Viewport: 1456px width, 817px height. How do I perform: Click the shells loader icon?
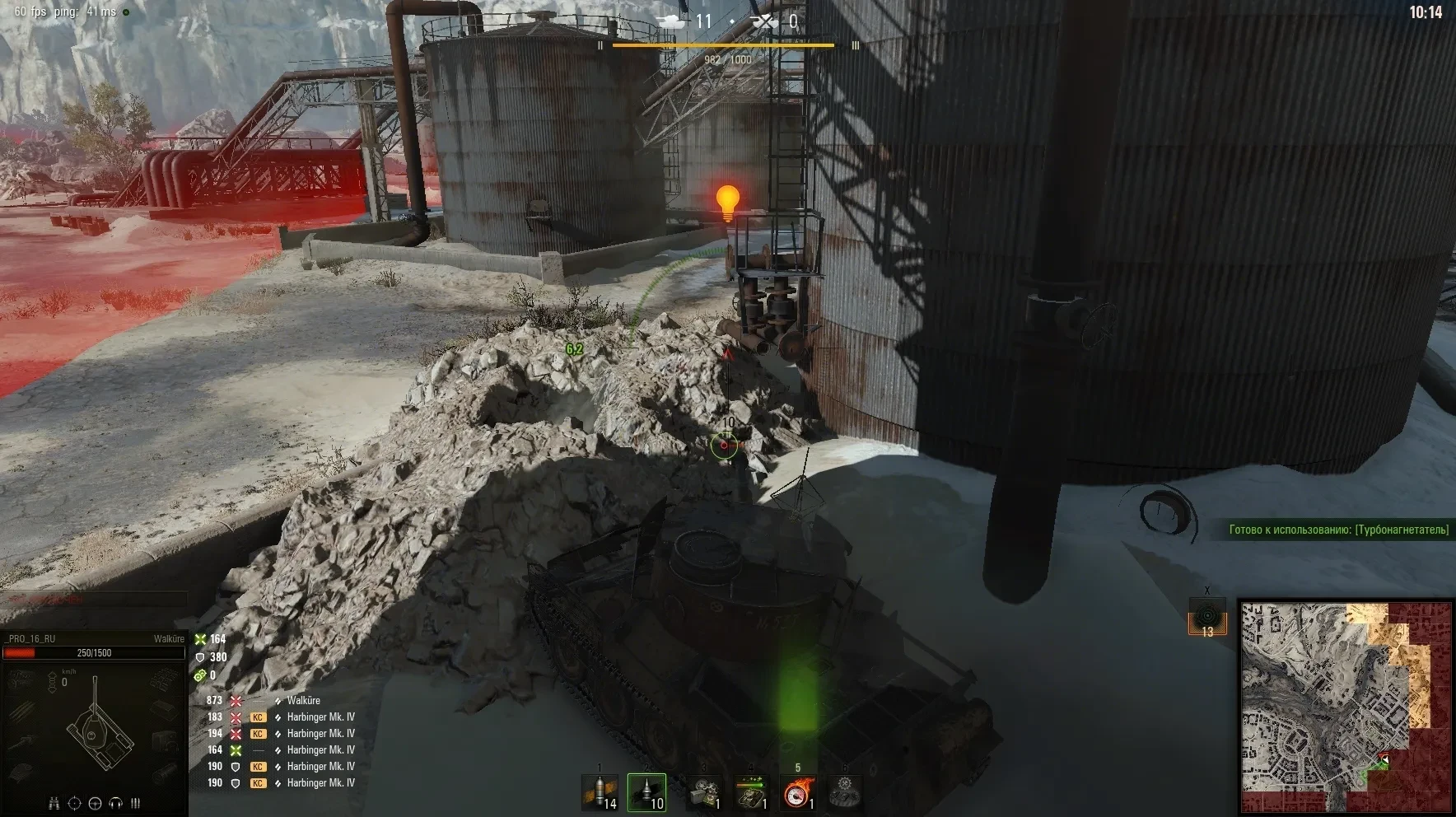click(135, 803)
